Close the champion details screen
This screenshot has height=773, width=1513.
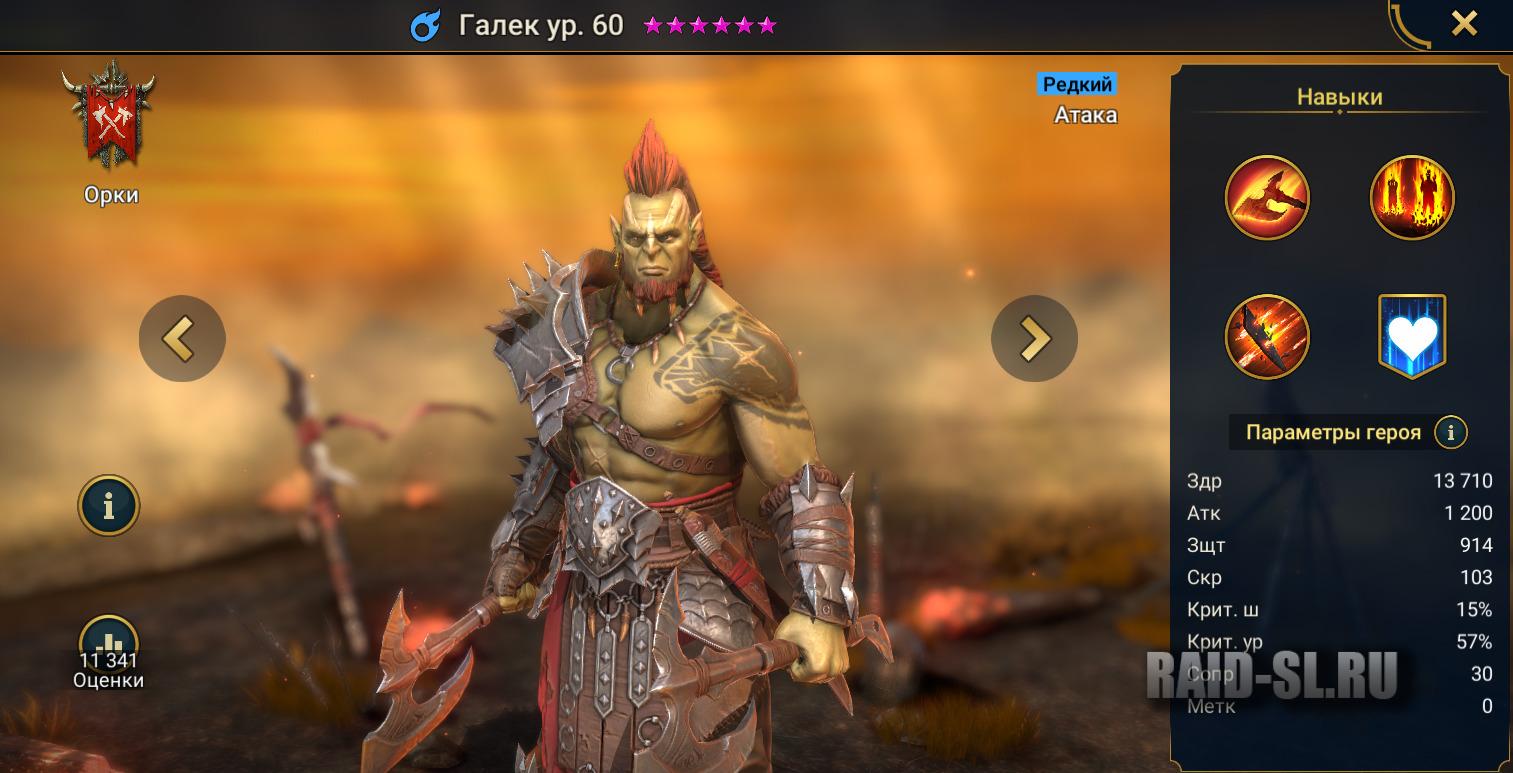(1464, 22)
